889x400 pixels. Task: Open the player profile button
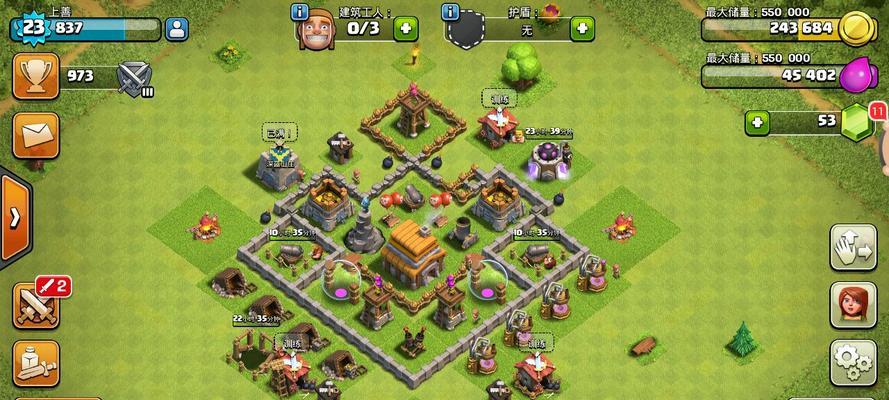[x=178, y=27]
